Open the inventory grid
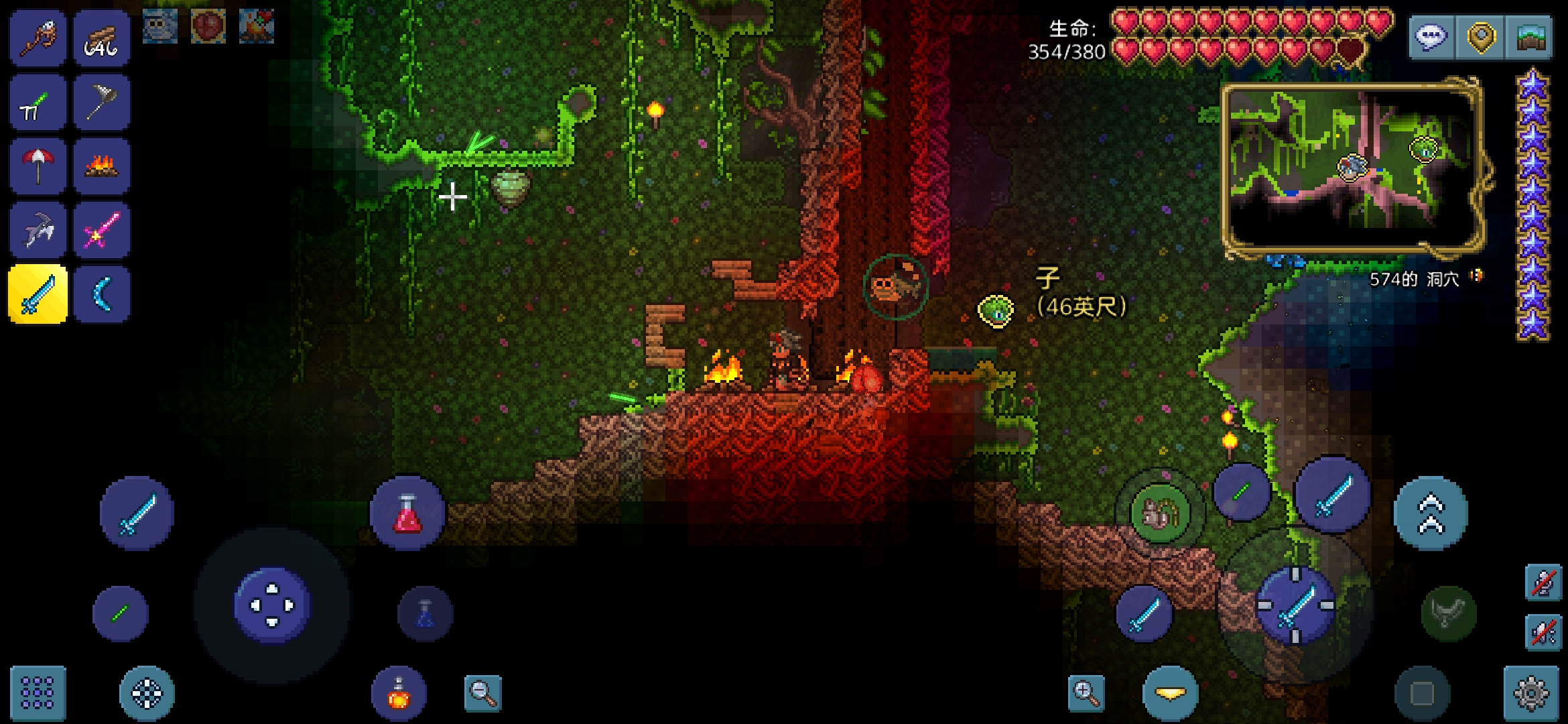 (x=38, y=692)
